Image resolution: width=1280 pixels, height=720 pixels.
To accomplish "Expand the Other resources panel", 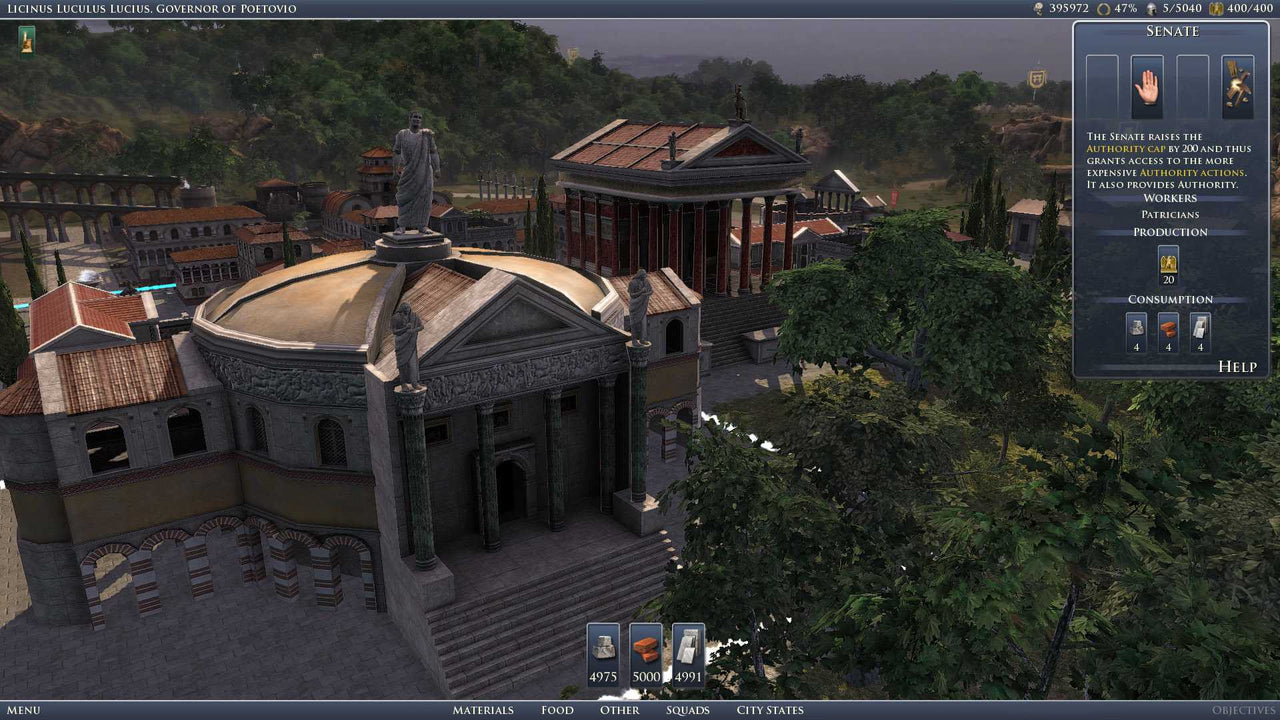I will (x=619, y=710).
